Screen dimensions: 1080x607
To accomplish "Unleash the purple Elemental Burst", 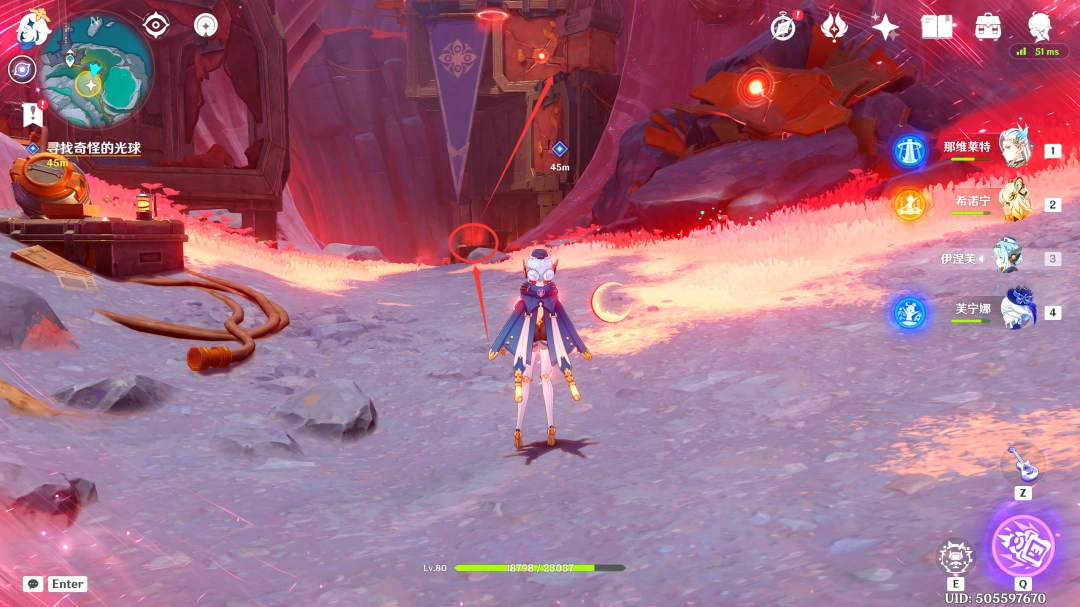I will click(x=1022, y=546).
